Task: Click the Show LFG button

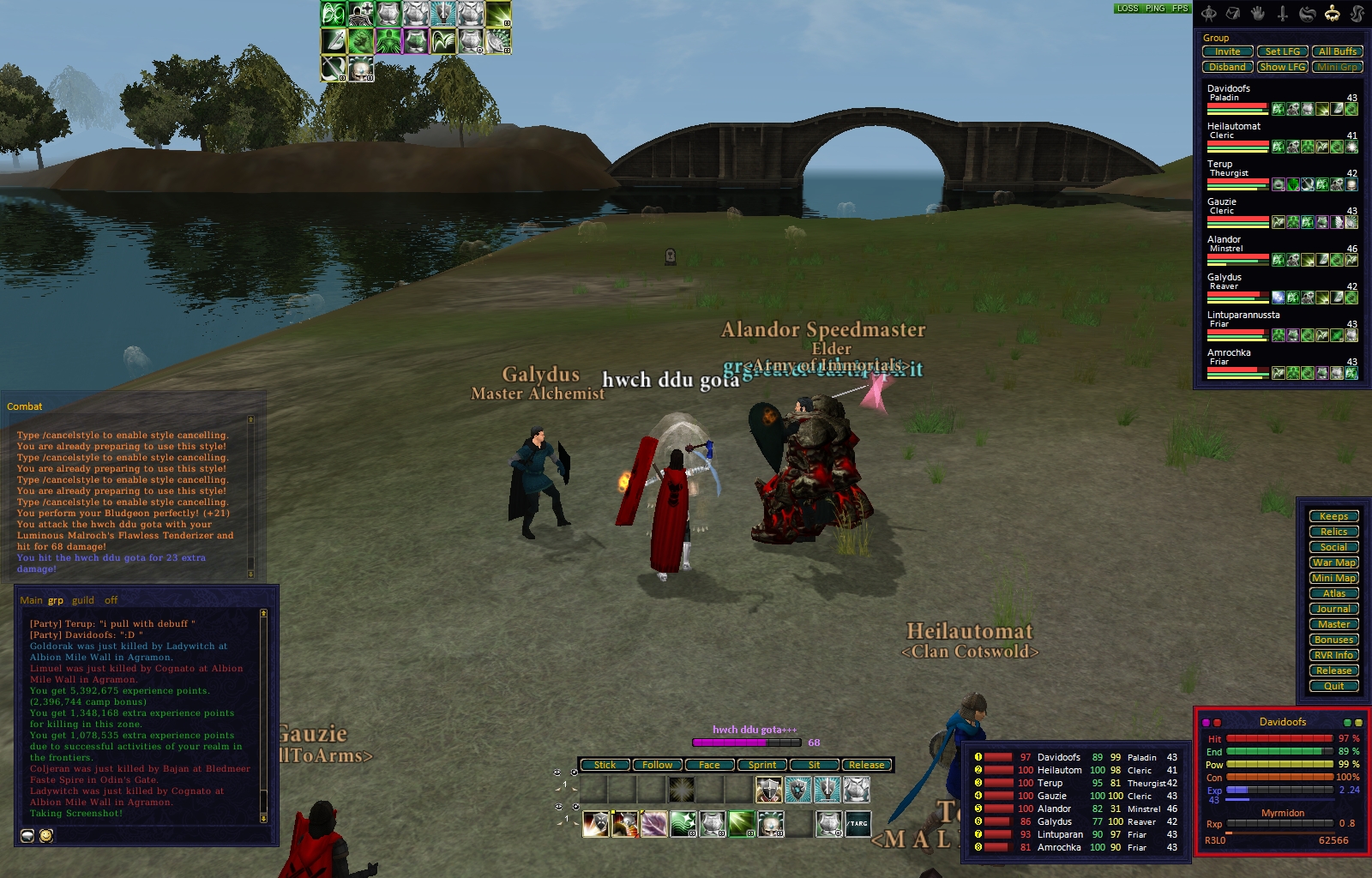Action: point(1282,67)
